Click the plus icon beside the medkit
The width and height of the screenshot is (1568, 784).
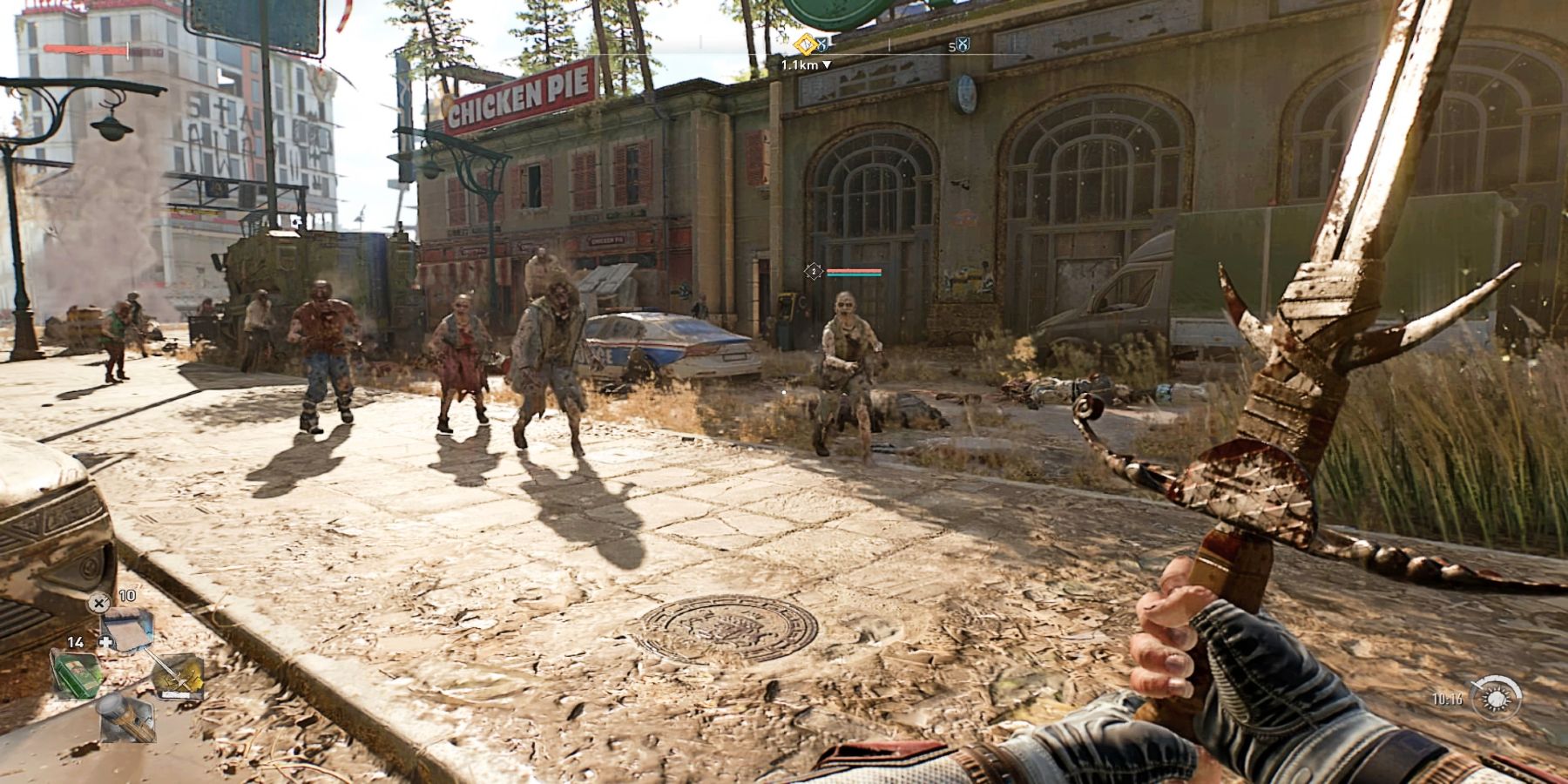pos(106,642)
